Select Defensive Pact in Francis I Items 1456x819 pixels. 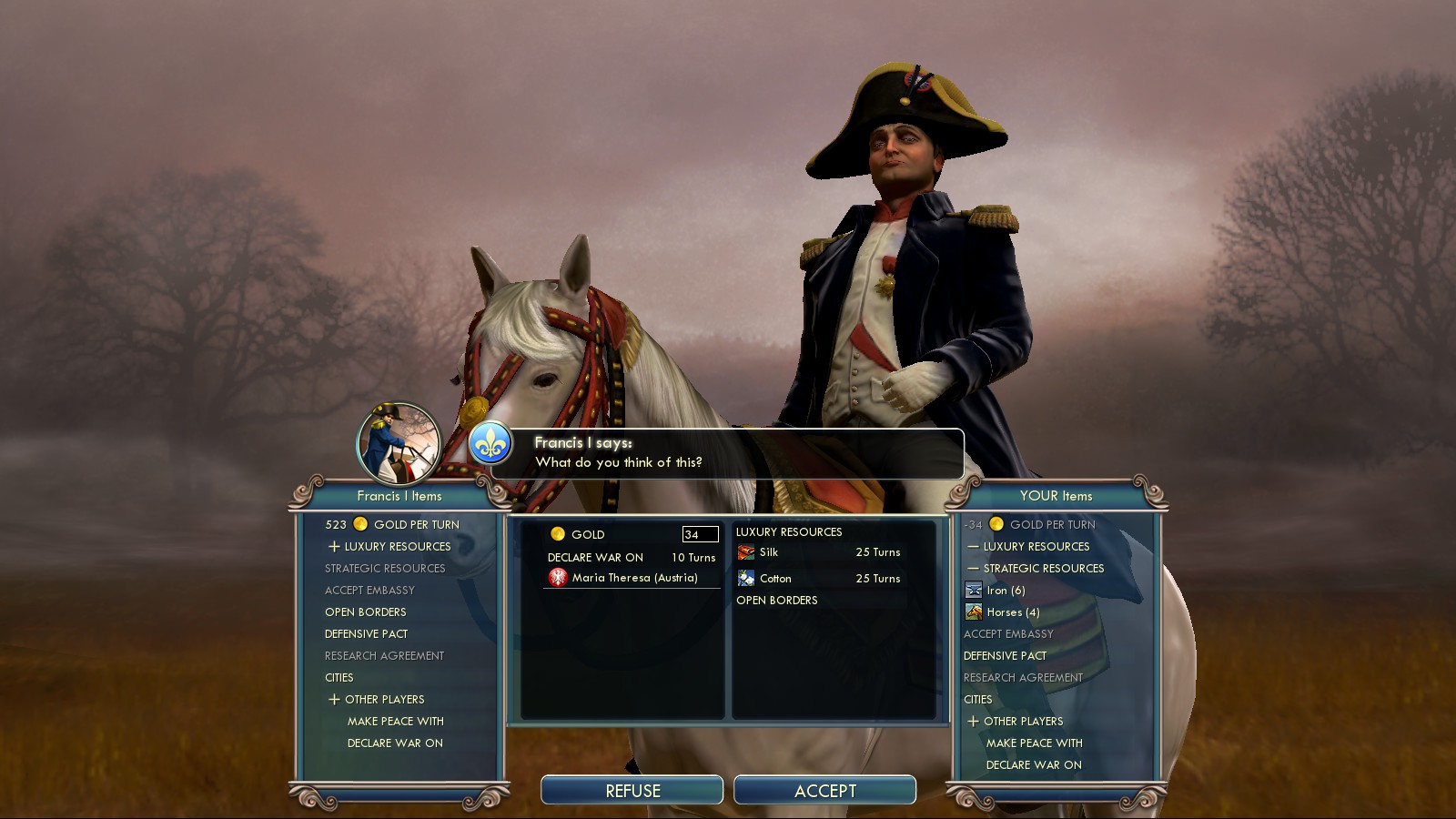click(x=367, y=634)
